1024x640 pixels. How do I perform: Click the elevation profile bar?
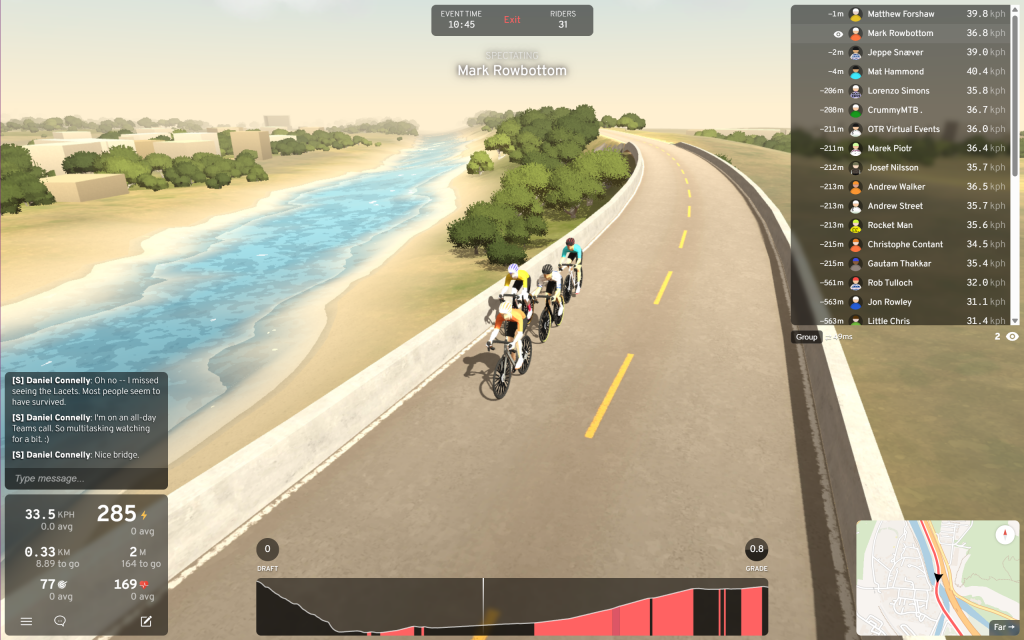512,607
